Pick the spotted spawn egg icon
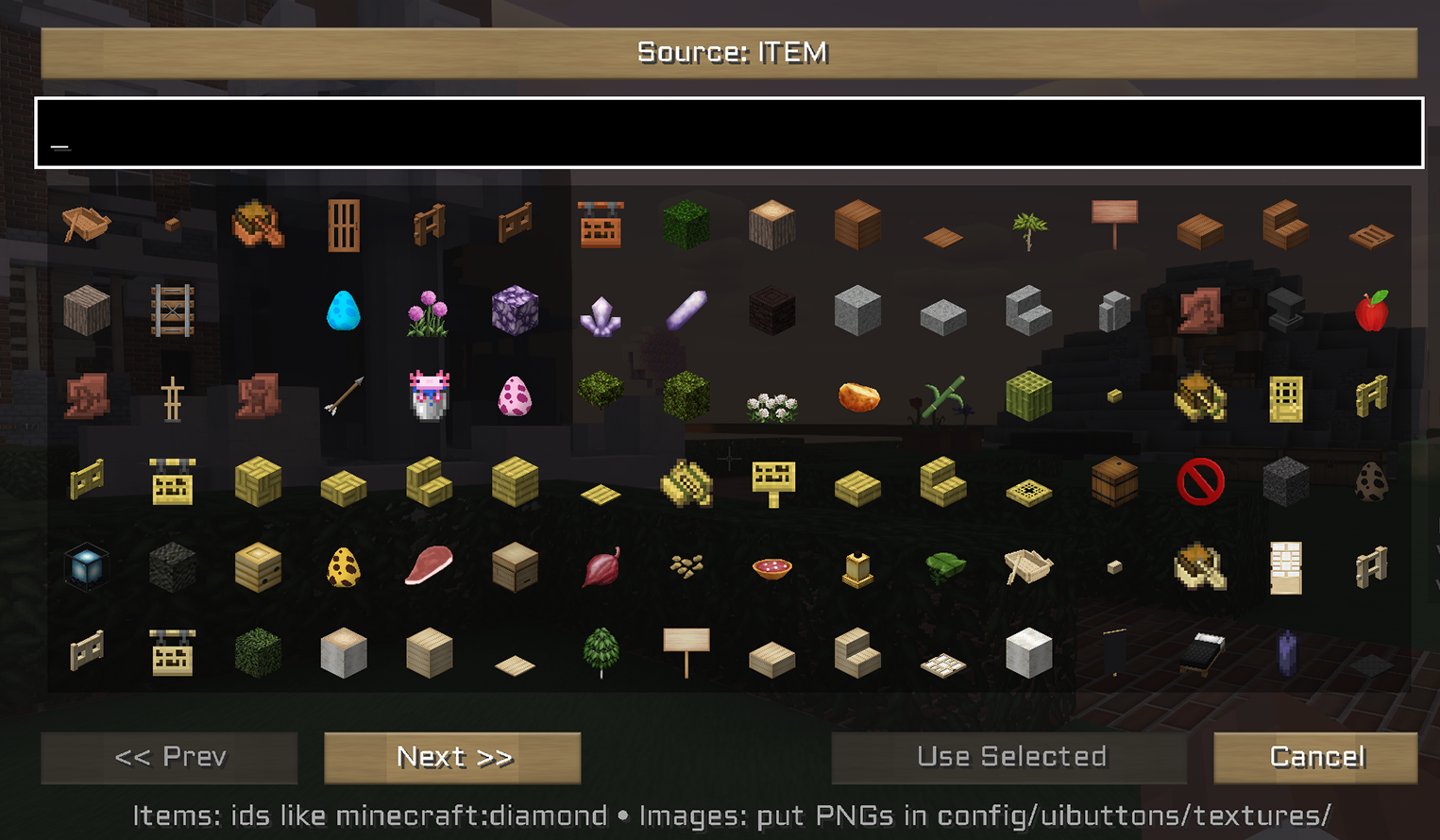 click(x=344, y=566)
